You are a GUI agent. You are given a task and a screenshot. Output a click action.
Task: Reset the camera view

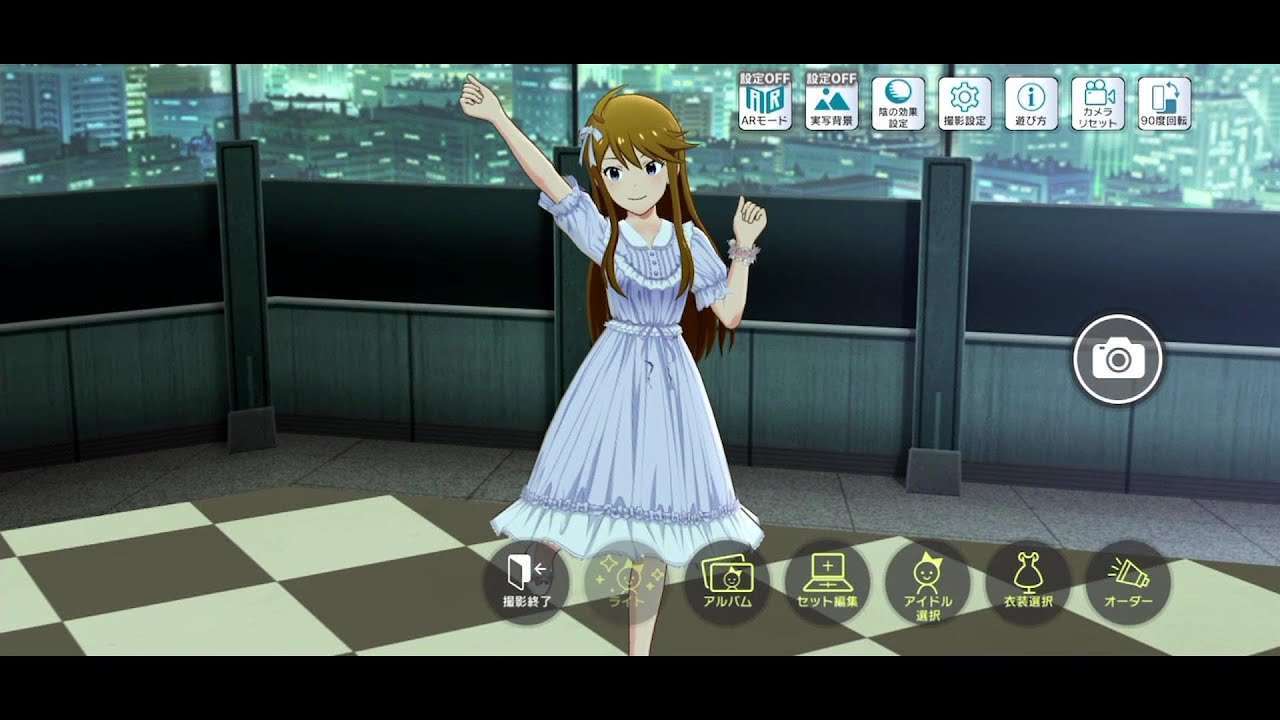[1098, 103]
